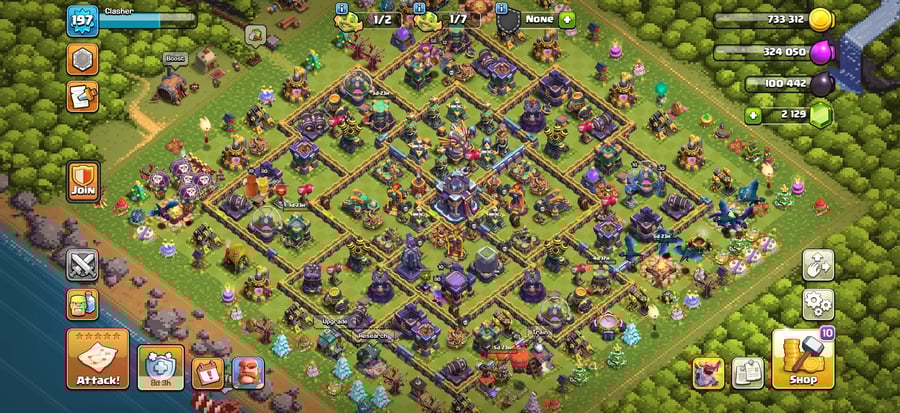Open the crossed swords army button
This screenshot has width=900, height=413.
click(82, 265)
